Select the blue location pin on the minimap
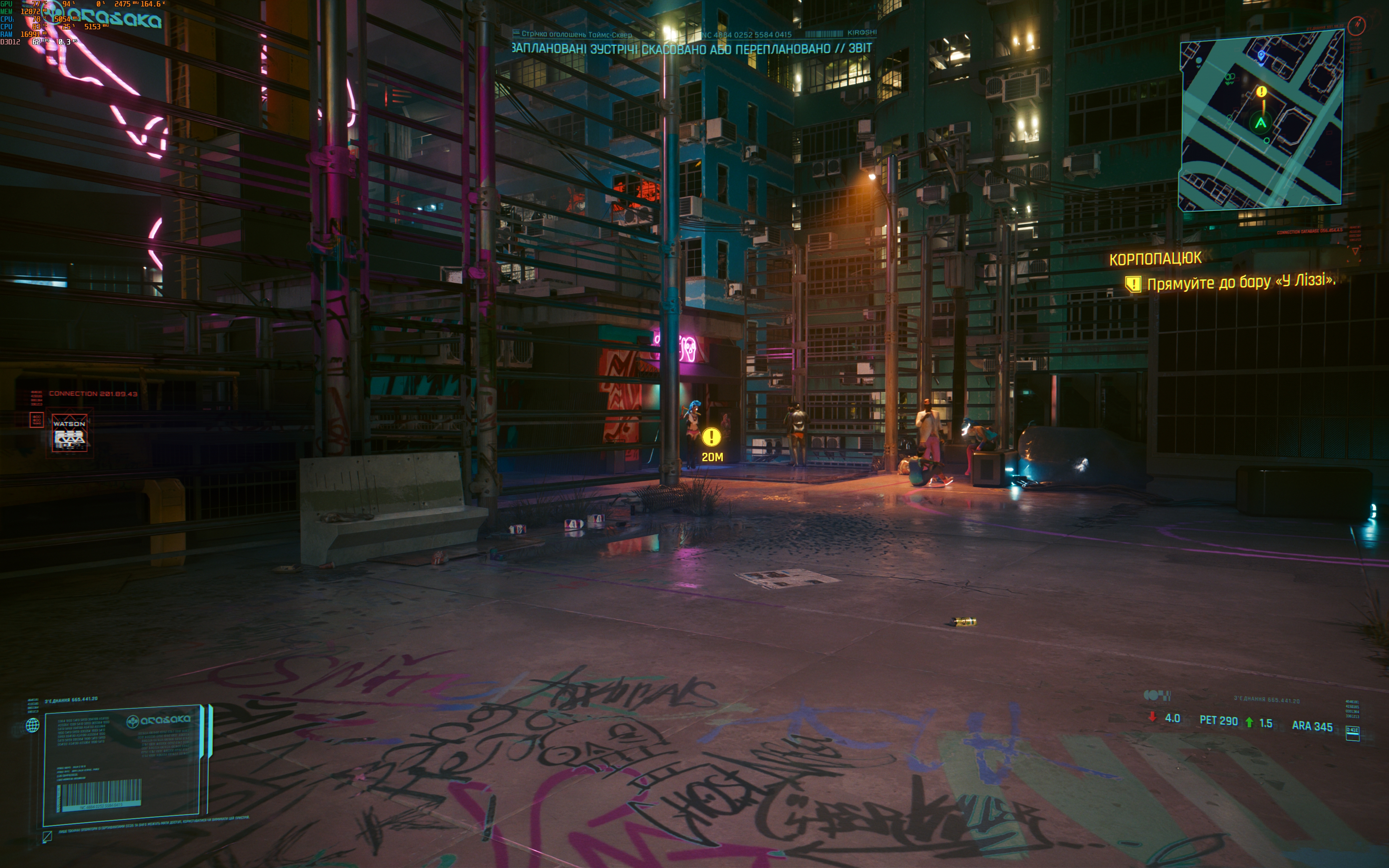 click(x=1261, y=55)
